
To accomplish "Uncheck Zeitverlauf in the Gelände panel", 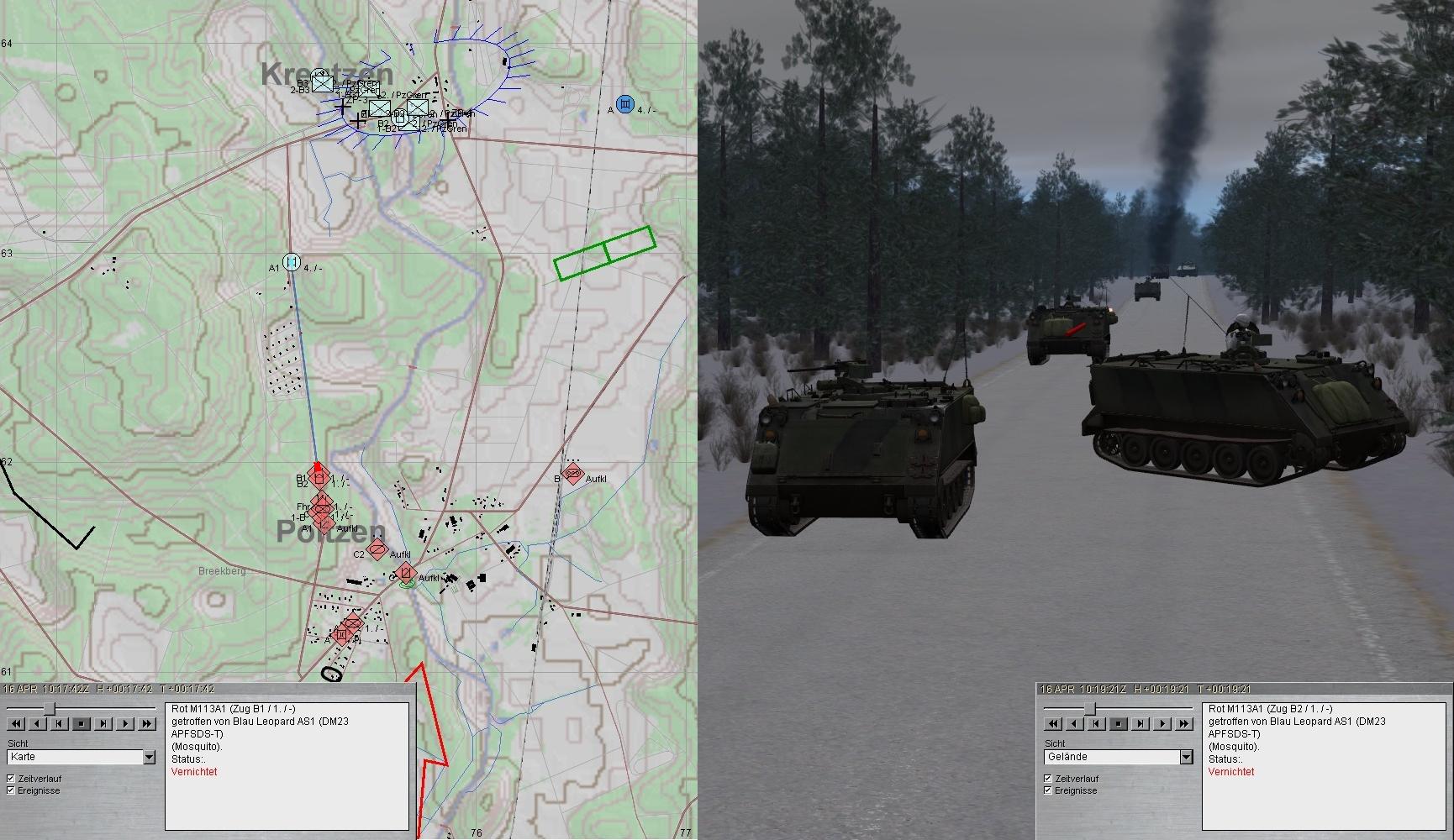I will click(x=1048, y=779).
